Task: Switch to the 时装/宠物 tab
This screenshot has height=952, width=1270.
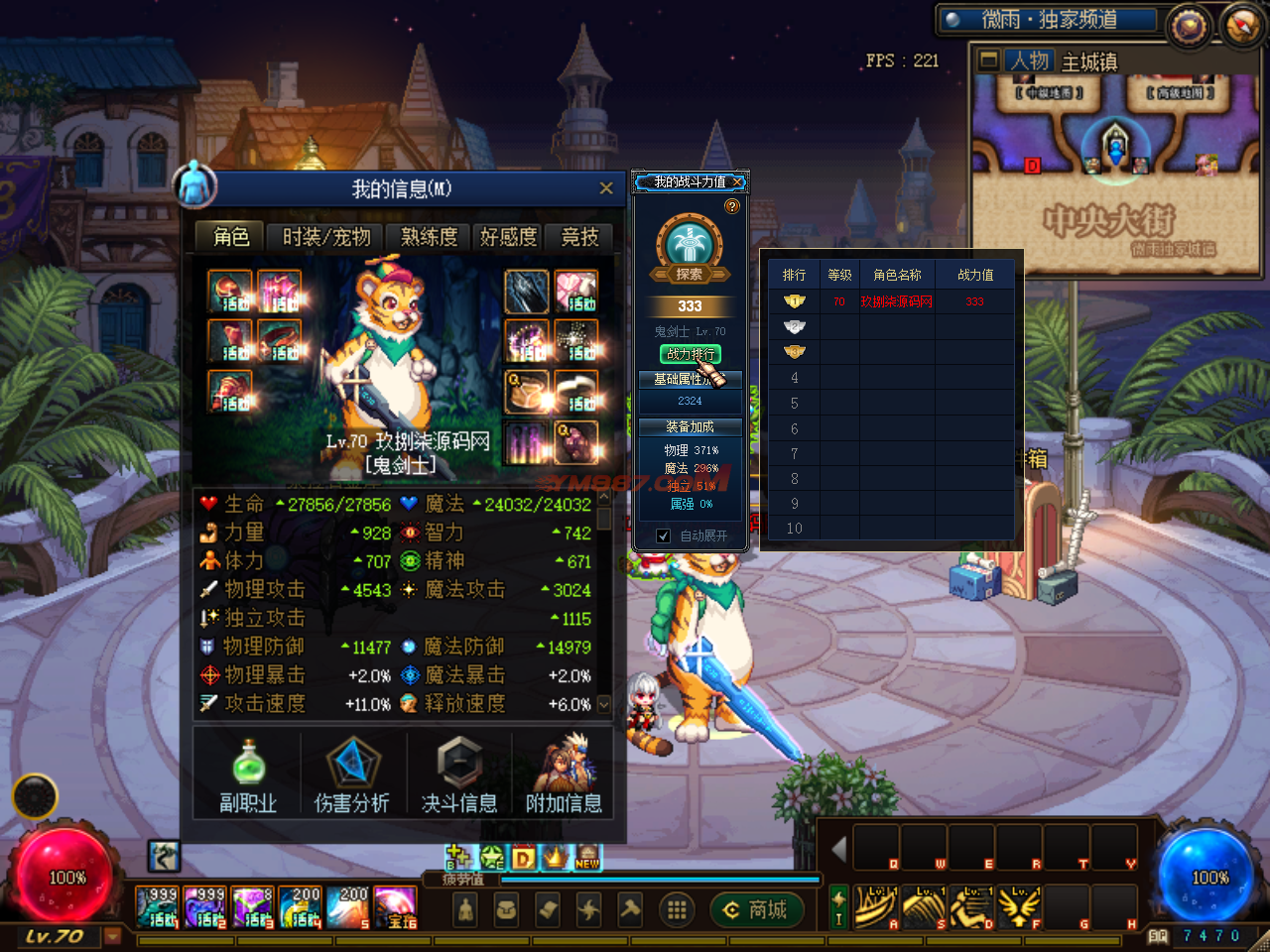Action: tap(325, 237)
